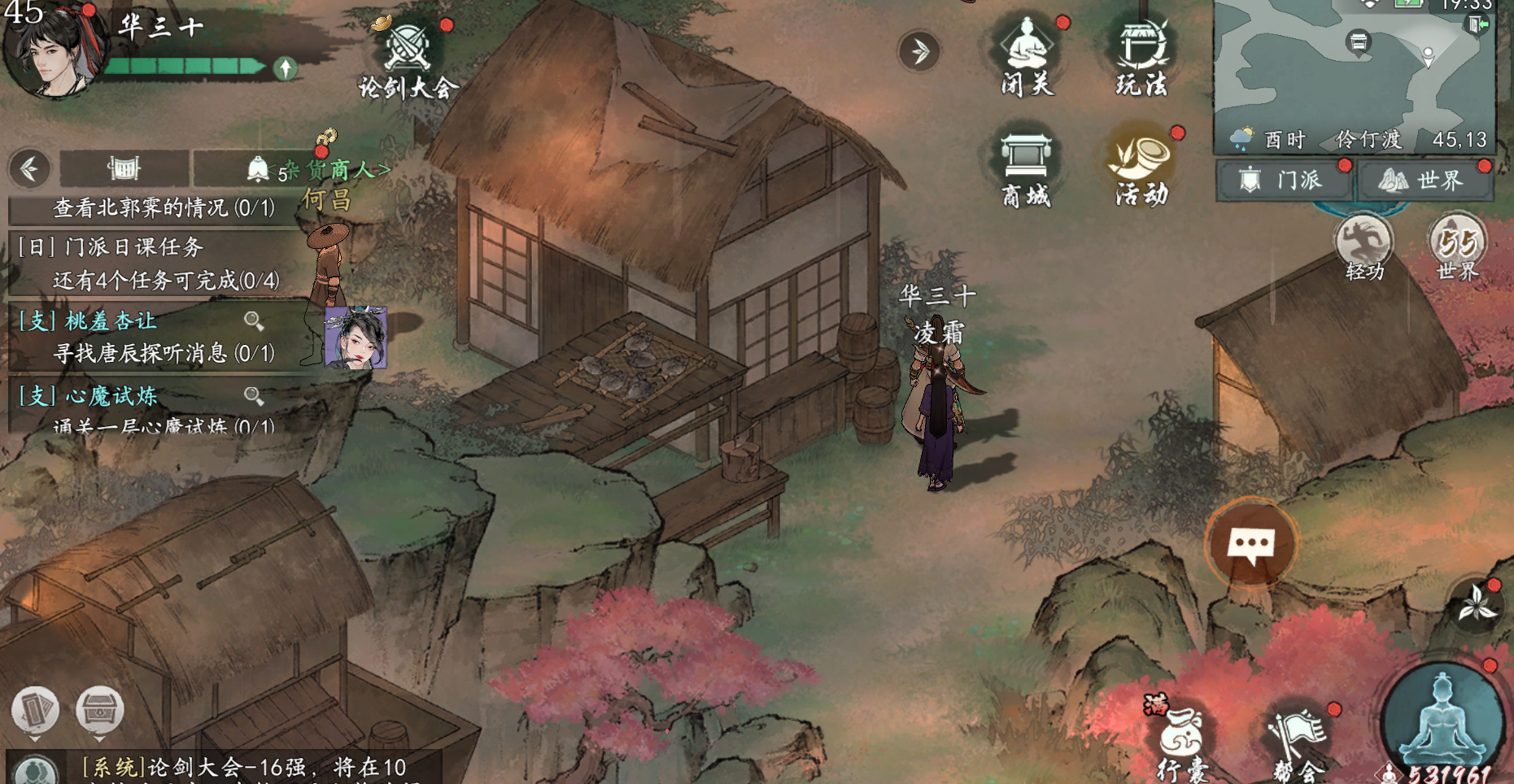The image size is (1514, 784).
Task: Open the treasure chest icon
Action: 99,710
